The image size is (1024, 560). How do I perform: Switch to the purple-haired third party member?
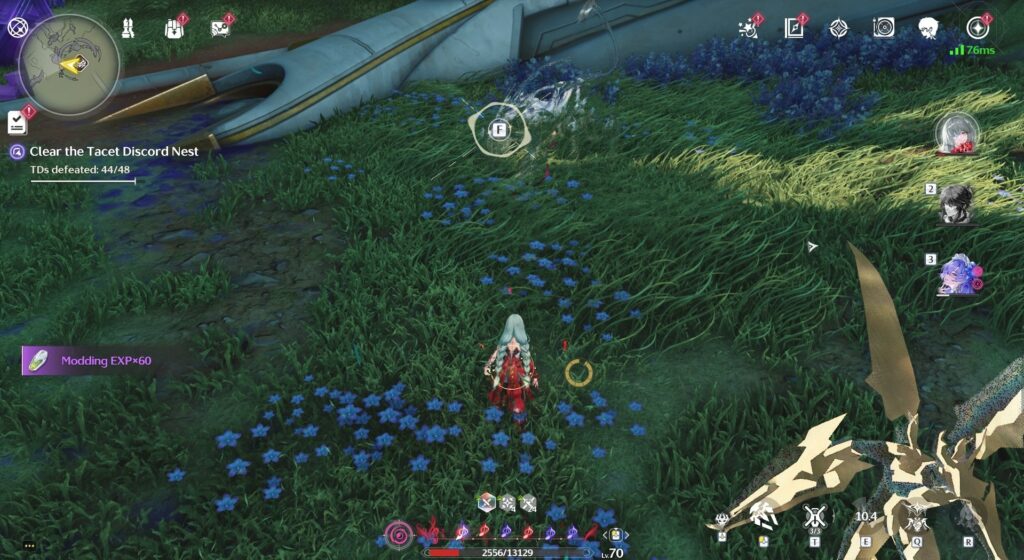(x=957, y=274)
